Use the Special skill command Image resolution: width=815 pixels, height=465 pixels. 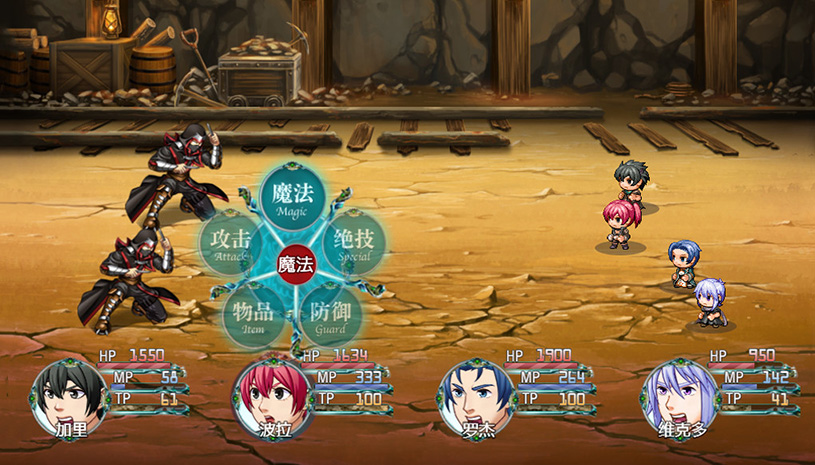(354, 243)
